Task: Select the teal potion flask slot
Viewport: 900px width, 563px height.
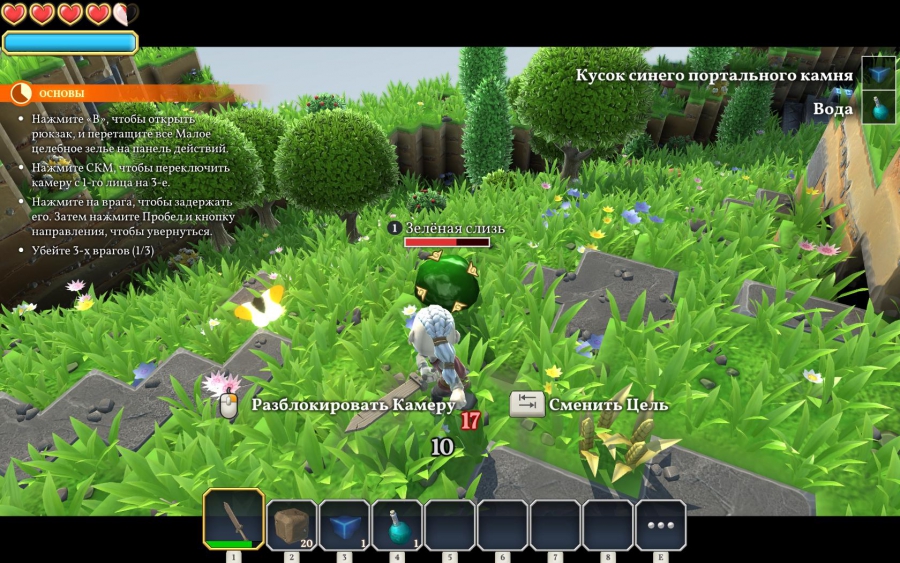Action: coord(397,525)
